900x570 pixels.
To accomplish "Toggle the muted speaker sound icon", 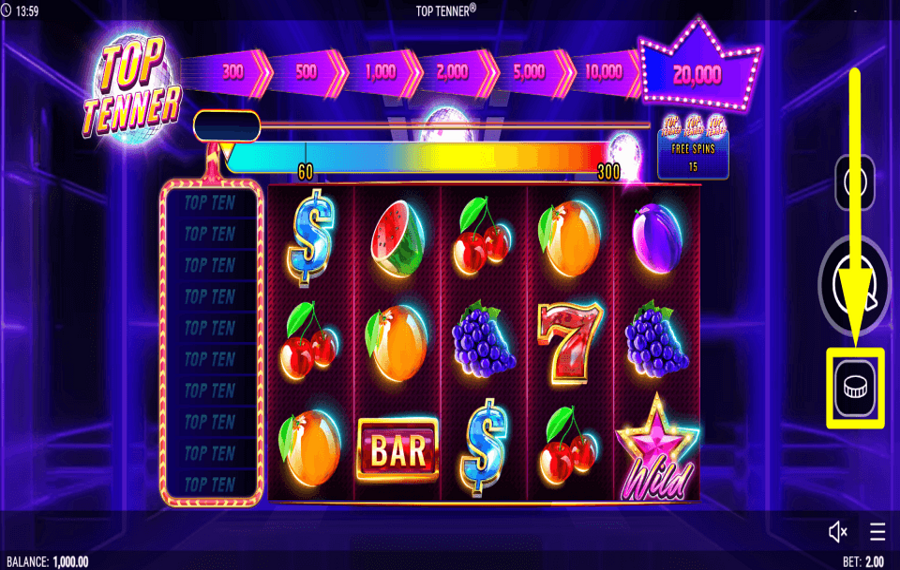I will [x=838, y=531].
